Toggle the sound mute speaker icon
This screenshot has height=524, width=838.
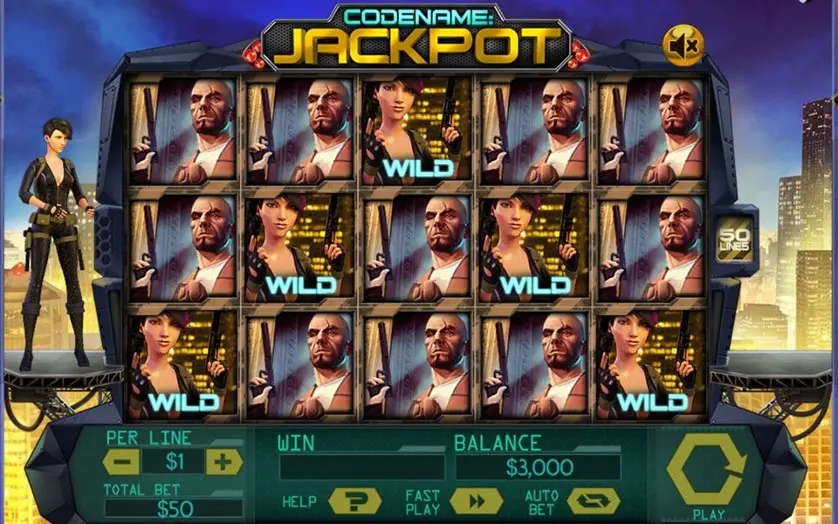coord(684,44)
